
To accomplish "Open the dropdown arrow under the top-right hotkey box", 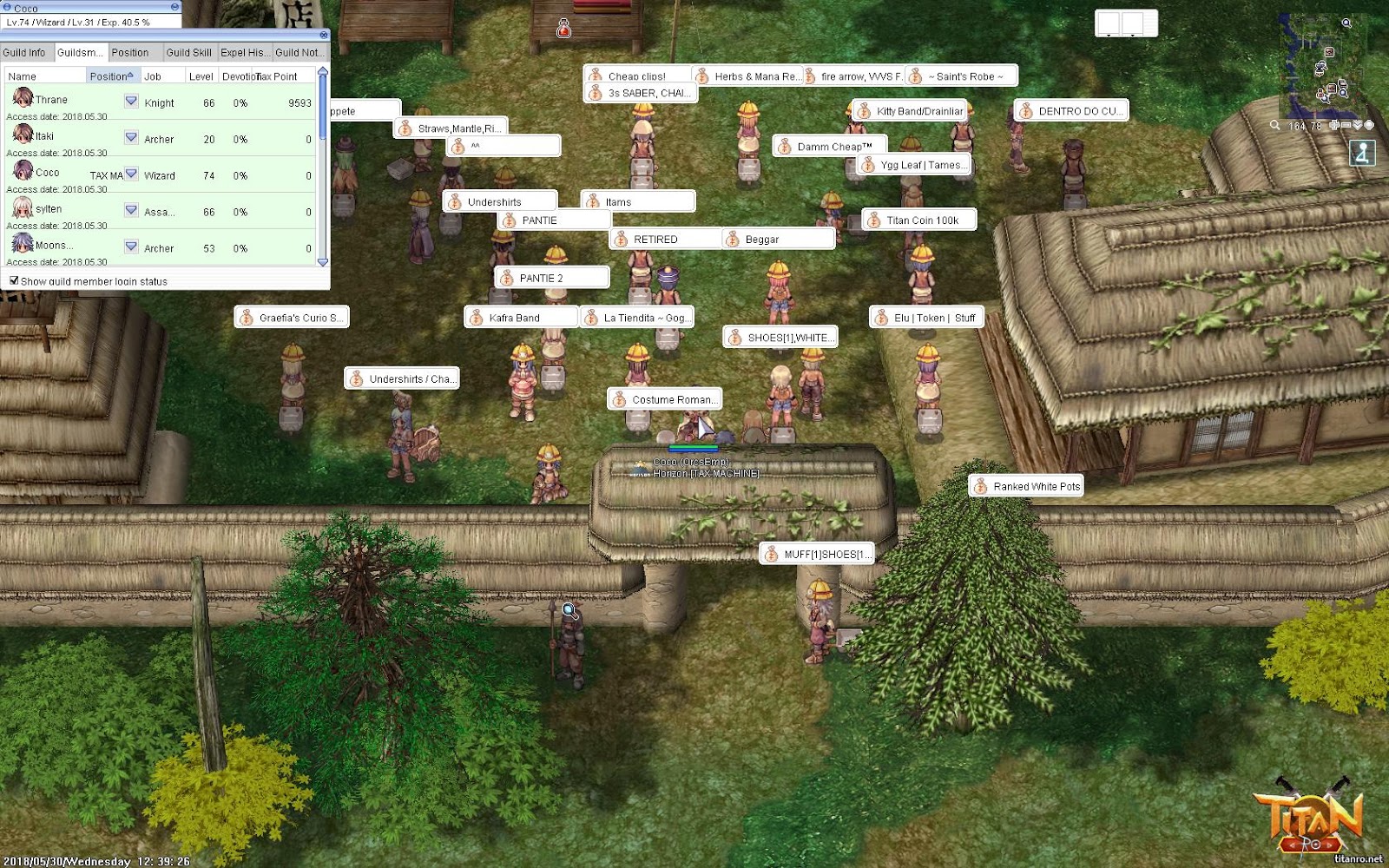I will [x=1132, y=36].
